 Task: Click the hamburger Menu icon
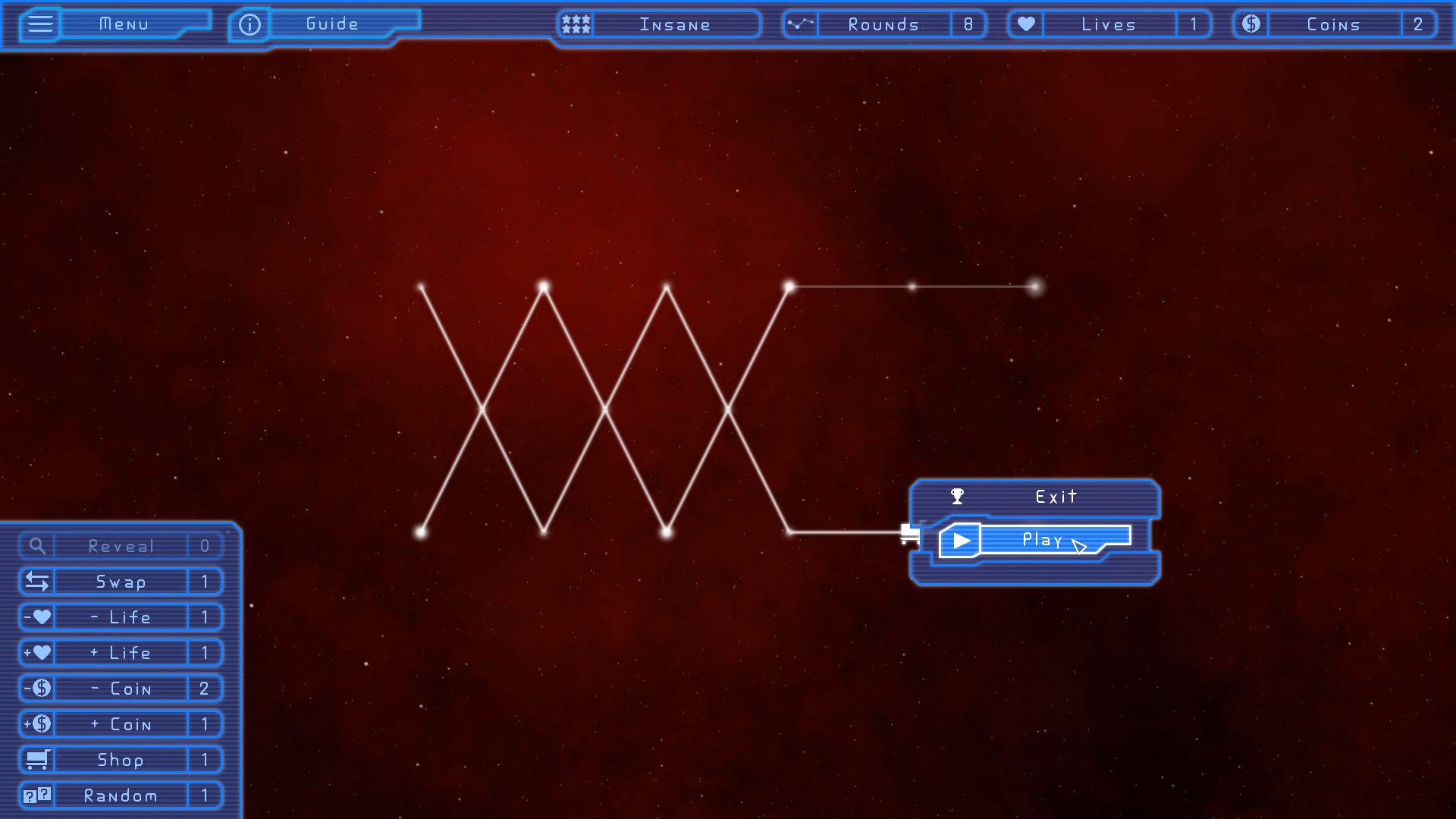40,24
